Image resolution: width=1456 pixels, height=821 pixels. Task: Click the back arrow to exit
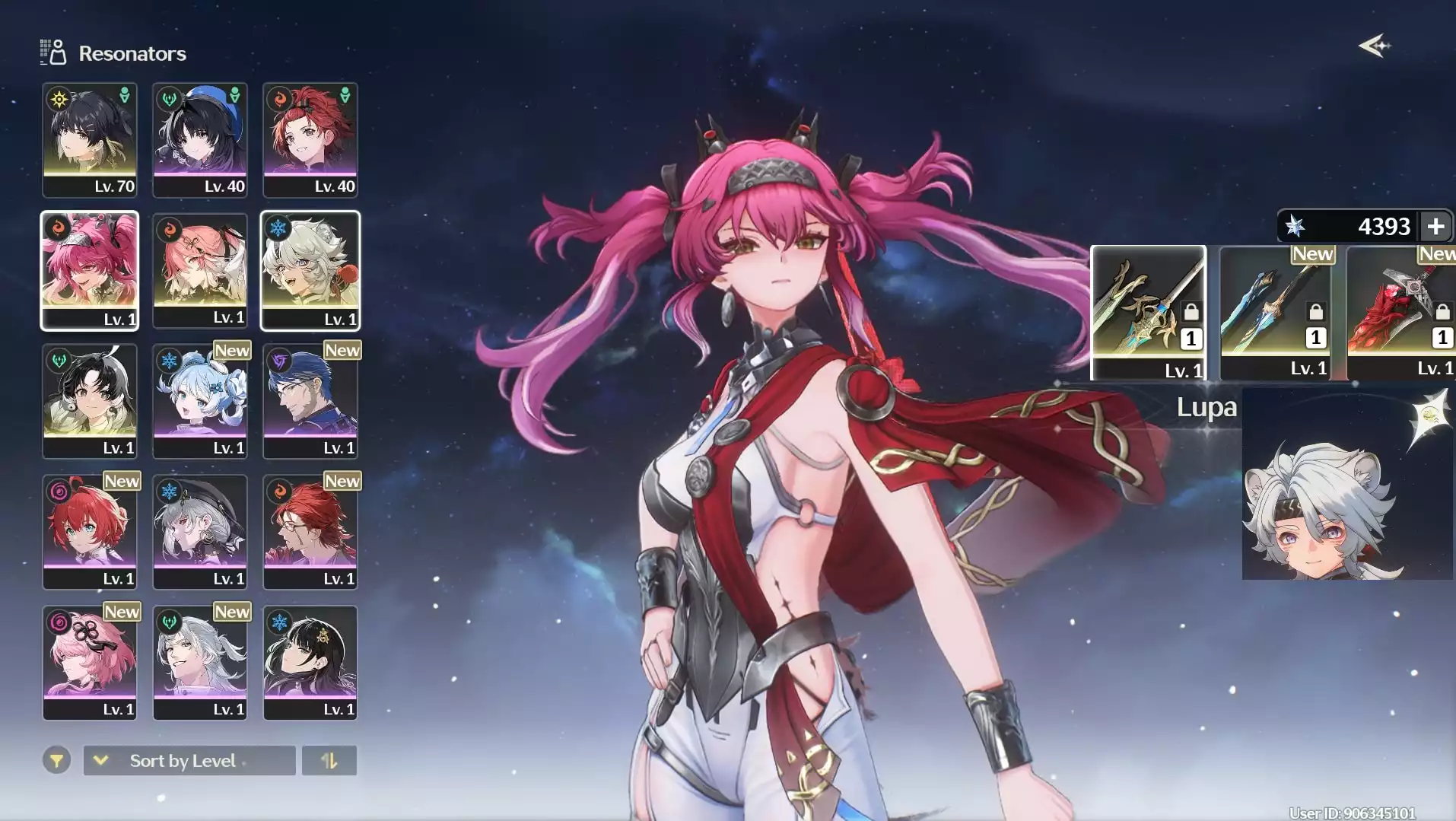point(1374,46)
